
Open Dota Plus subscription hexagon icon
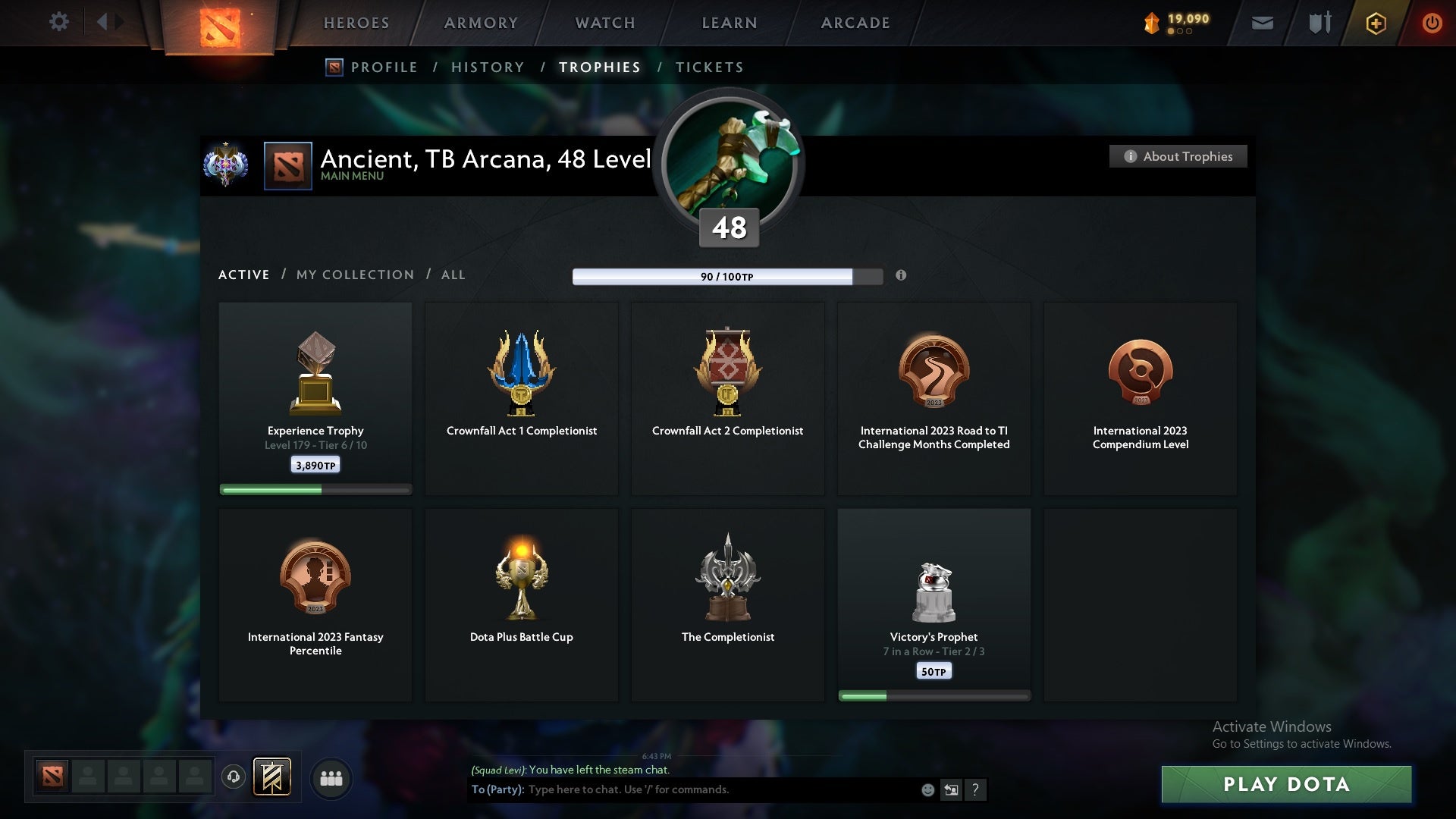(1375, 23)
